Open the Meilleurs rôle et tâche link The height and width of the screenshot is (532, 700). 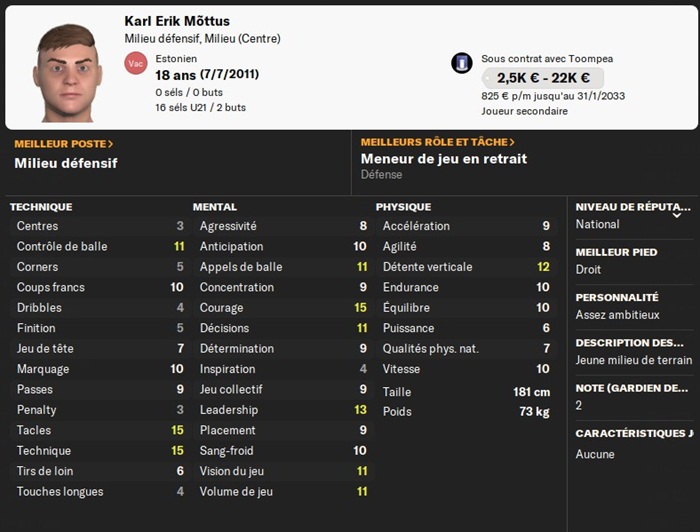click(x=437, y=143)
